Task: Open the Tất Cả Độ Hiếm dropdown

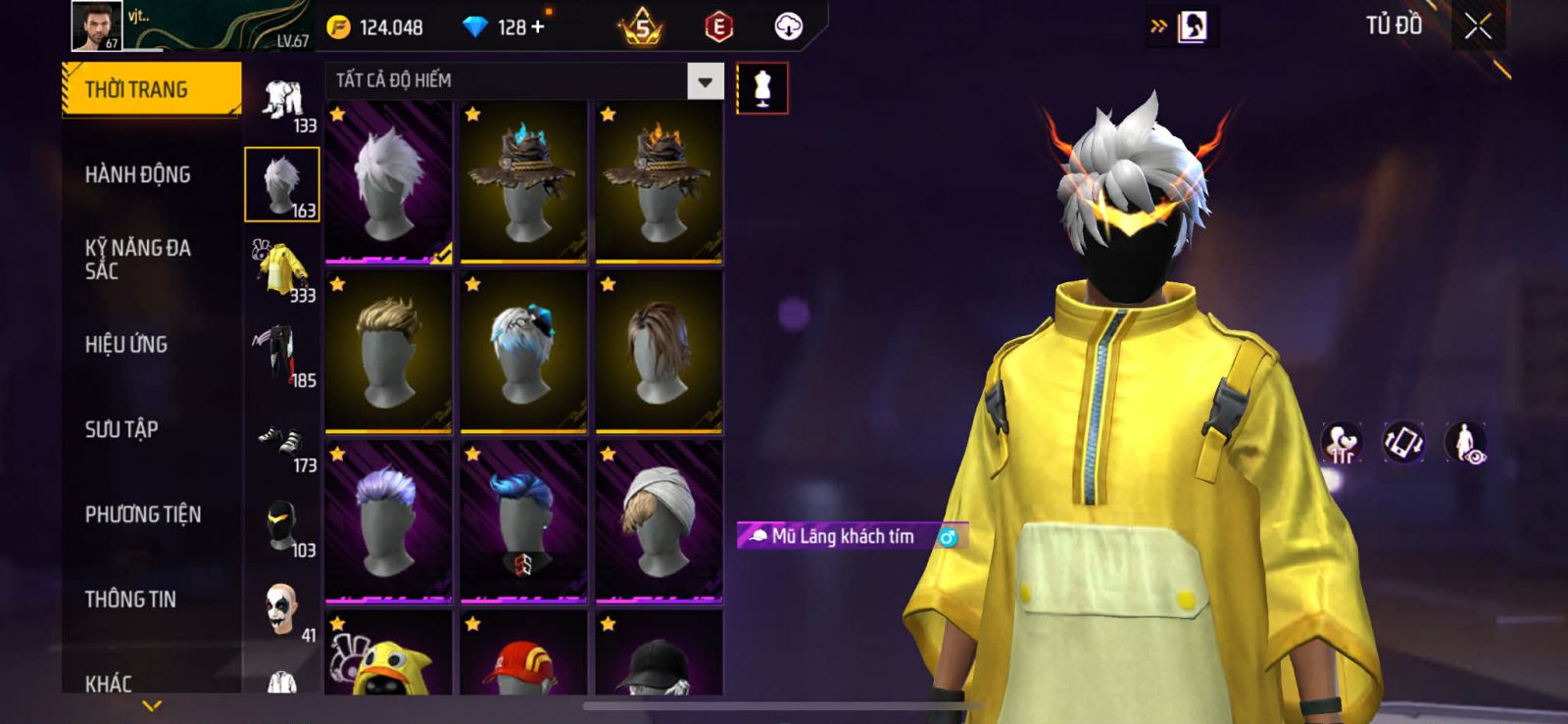Action: pyautogui.click(x=705, y=81)
